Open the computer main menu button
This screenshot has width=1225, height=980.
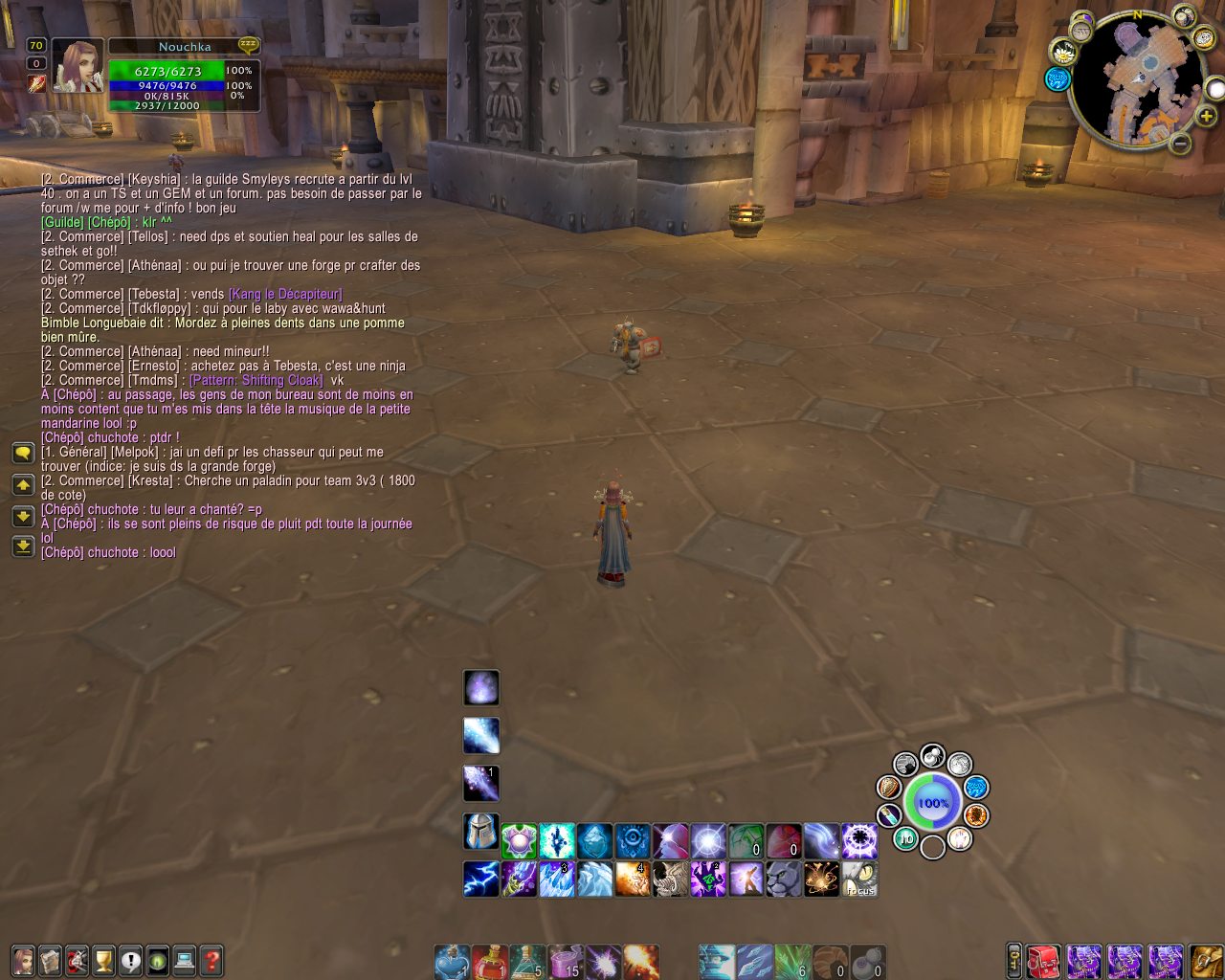[x=185, y=960]
